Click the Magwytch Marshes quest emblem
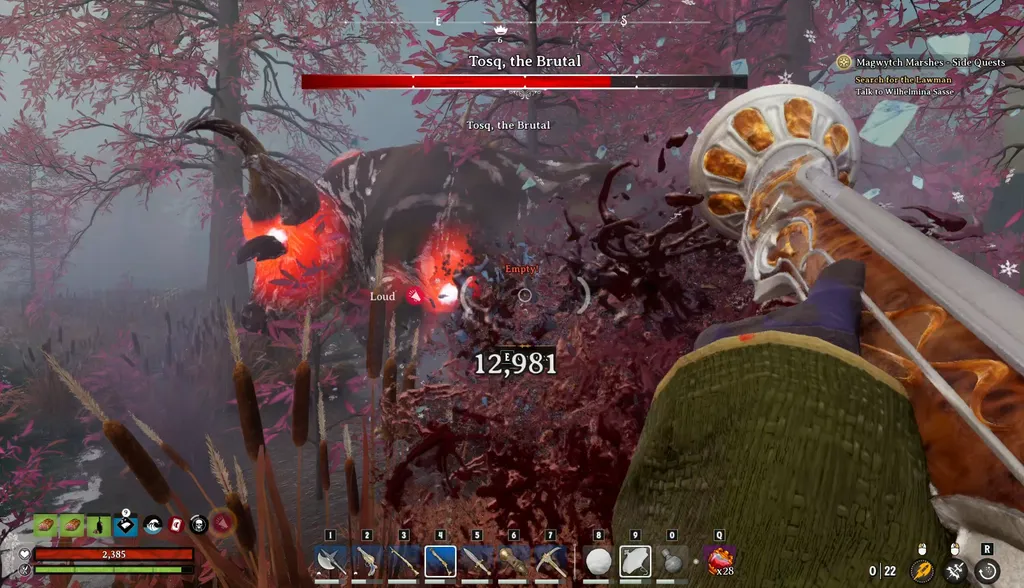Viewport: 1024px width, 588px height. pyautogui.click(x=844, y=62)
